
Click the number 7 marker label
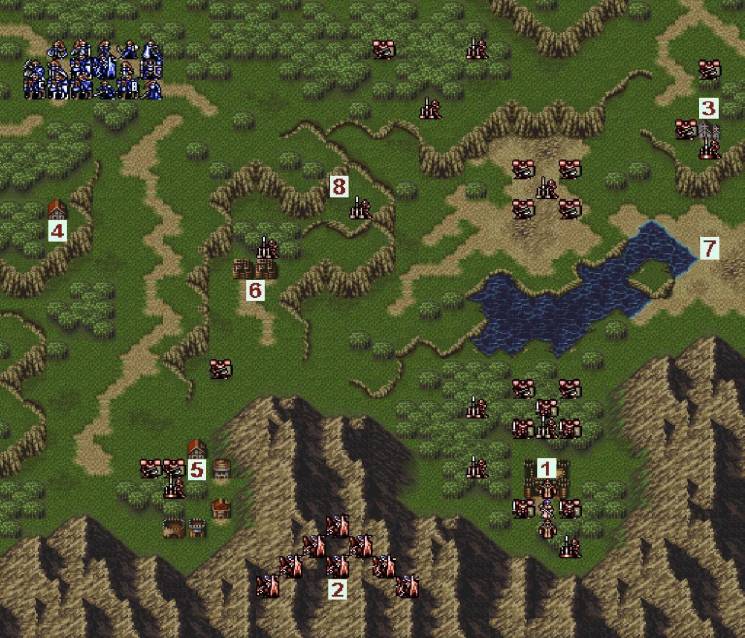click(709, 247)
